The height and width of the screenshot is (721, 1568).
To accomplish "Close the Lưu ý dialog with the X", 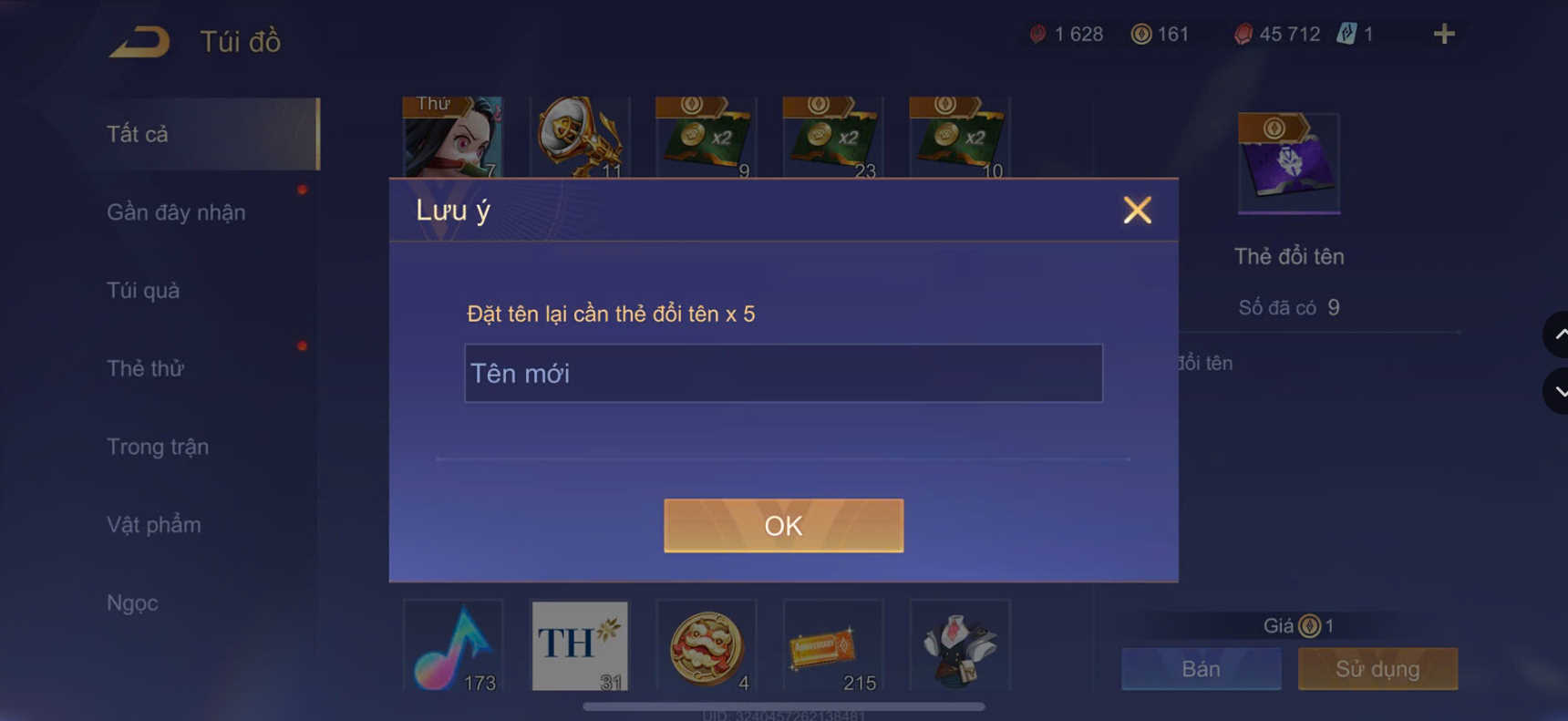I will point(1137,210).
